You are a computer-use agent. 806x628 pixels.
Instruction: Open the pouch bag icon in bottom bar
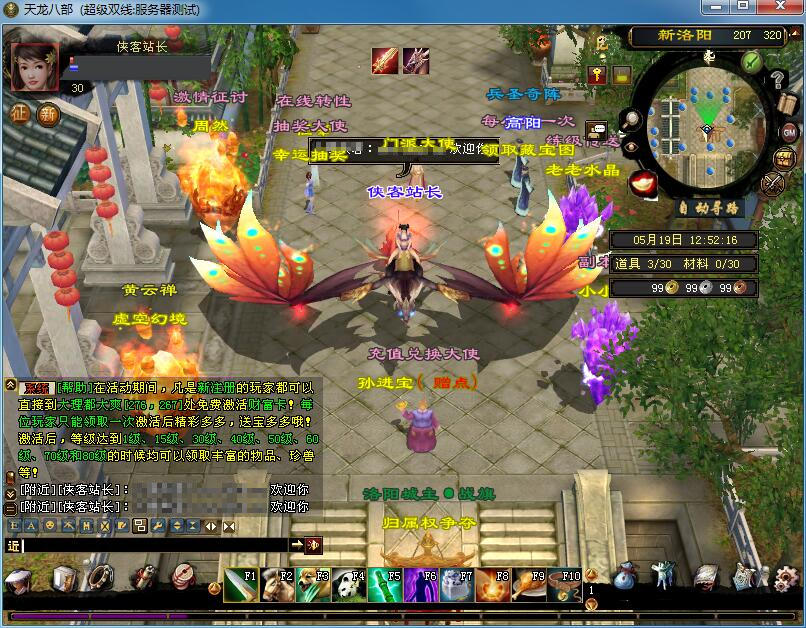point(625,577)
